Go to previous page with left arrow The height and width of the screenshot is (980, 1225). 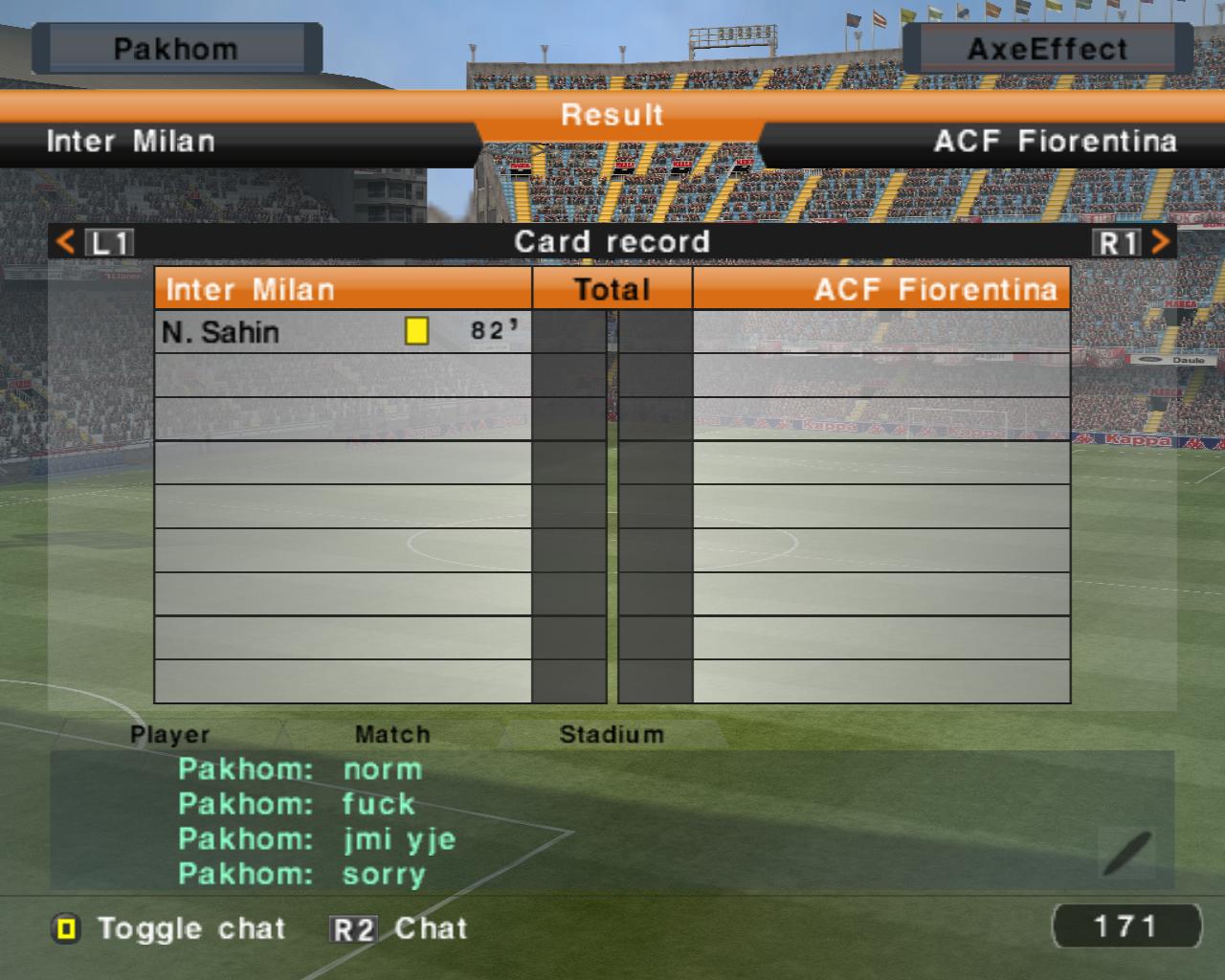coord(65,241)
